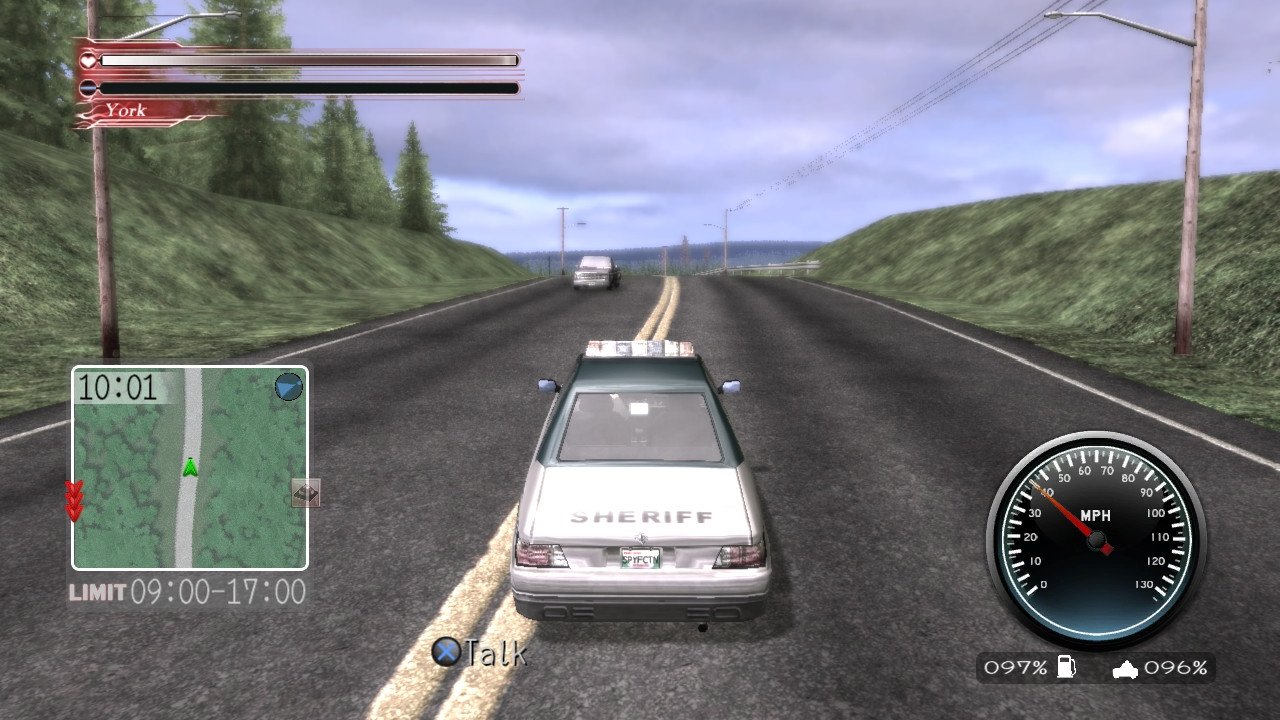This screenshot has height=720, width=1280.
Task: Click the objective marker icon right of the minimap
Action: tap(306, 494)
